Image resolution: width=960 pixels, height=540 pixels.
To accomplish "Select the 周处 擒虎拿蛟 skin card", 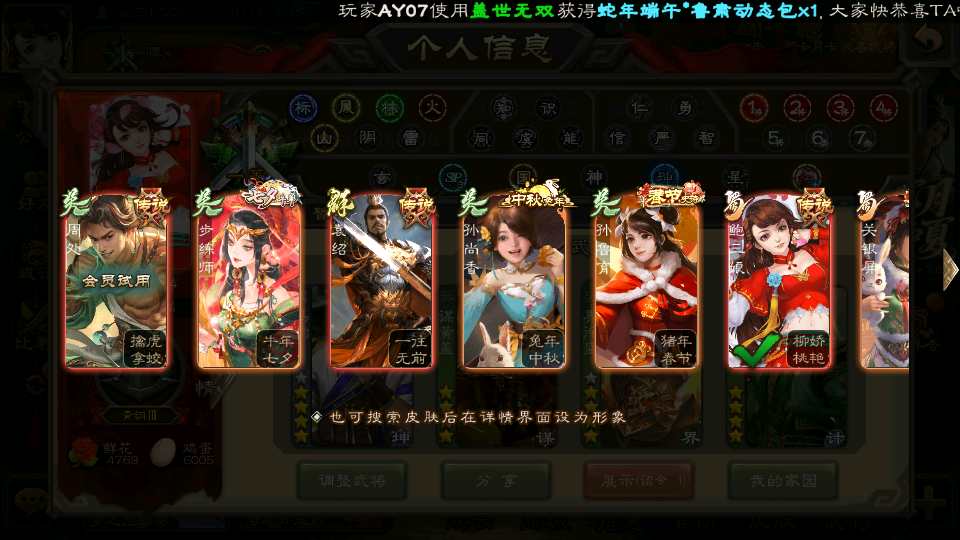I will [115, 281].
